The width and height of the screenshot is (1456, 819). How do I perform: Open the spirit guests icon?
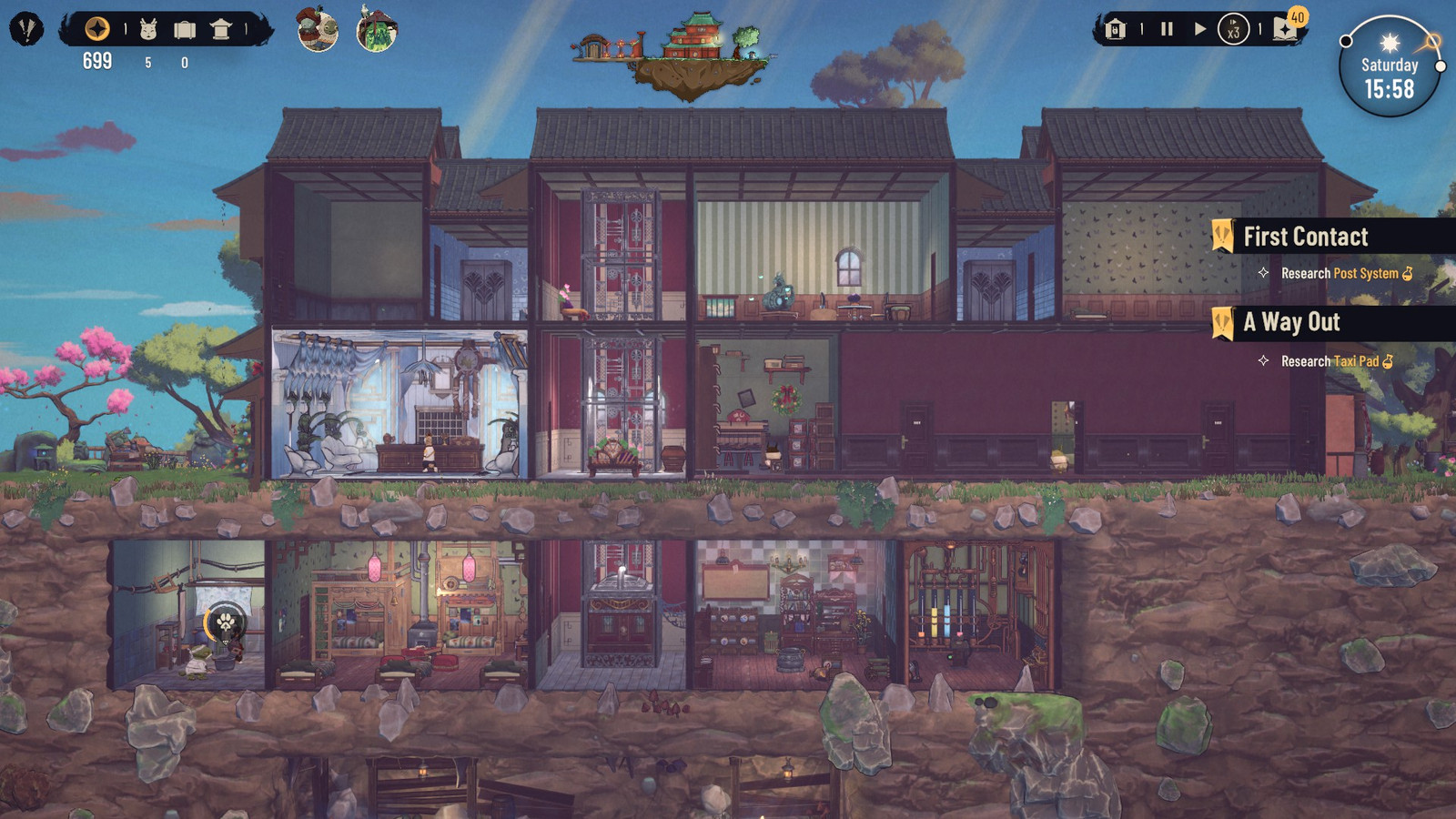[x=148, y=30]
